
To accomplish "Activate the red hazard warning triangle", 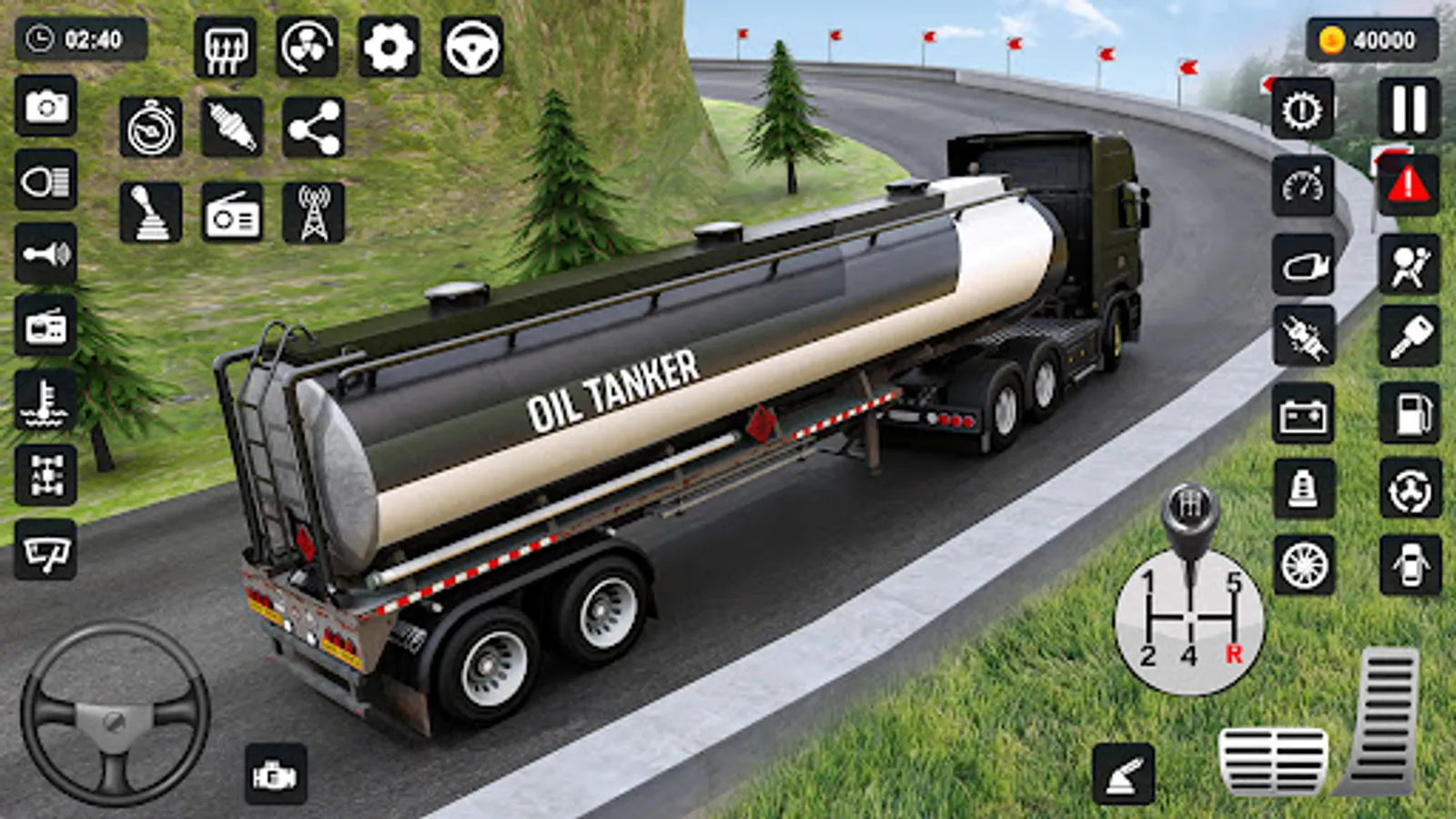I will pos(1409,185).
